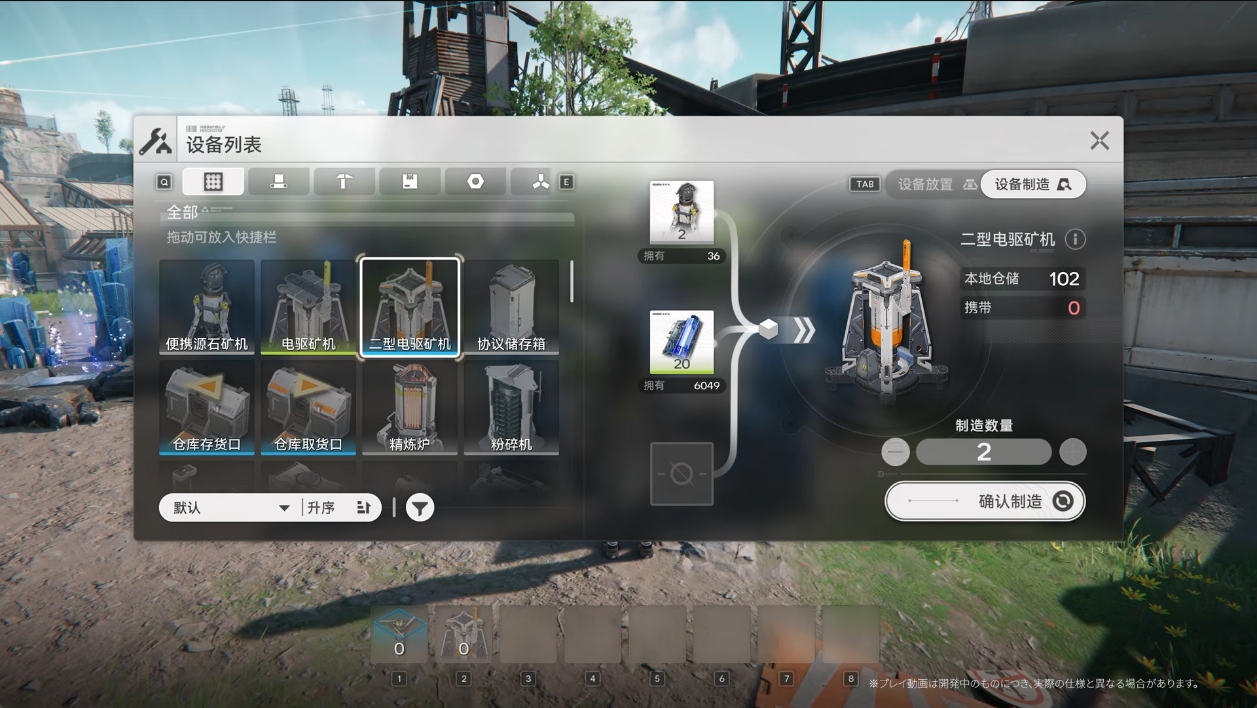Select the 仓库取货口 pickup tile
1257x708 pixels.
click(x=309, y=407)
